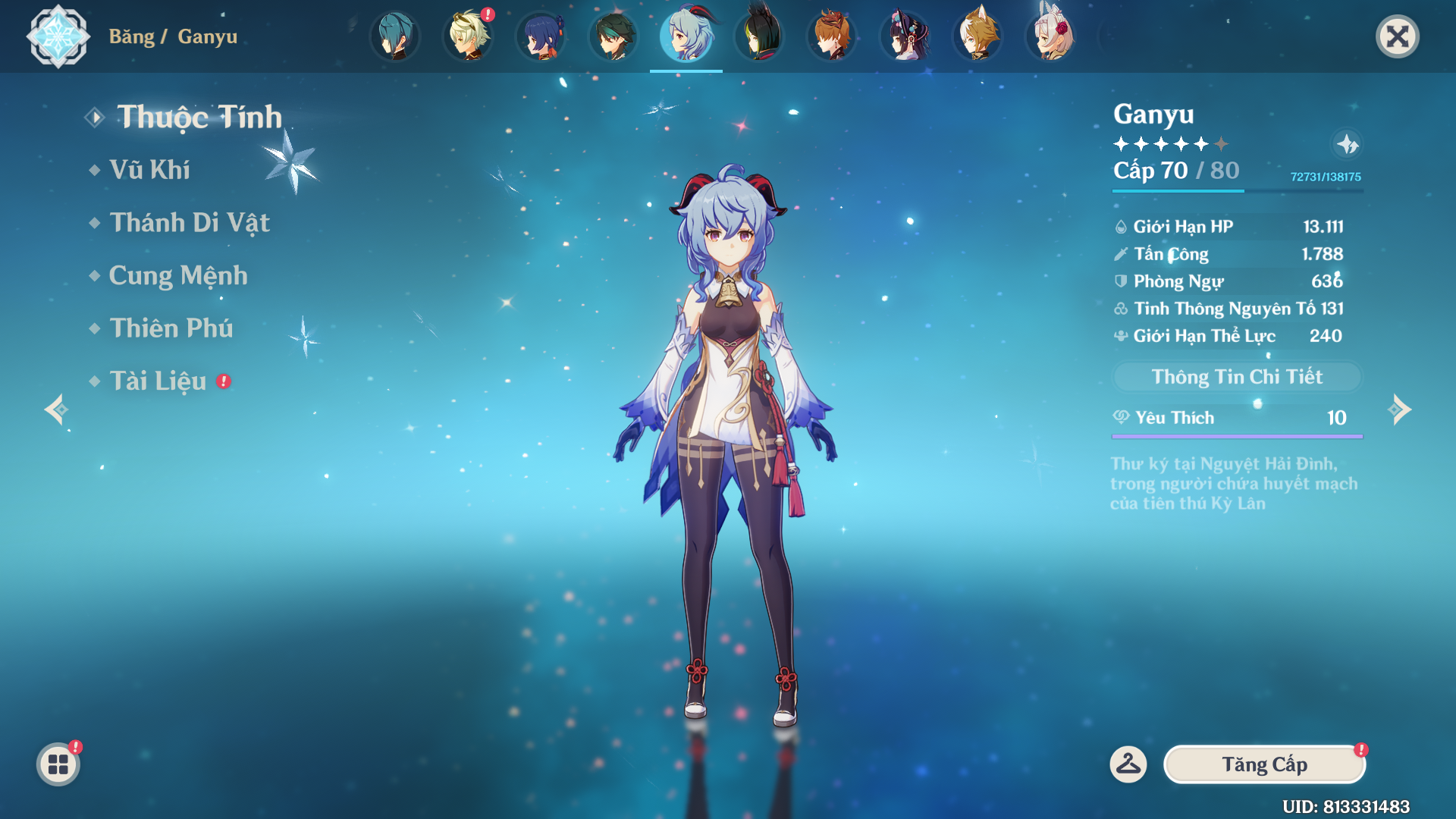Open the Cung Mệnh constellation page
The image size is (1456, 819).
click(x=178, y=276)
